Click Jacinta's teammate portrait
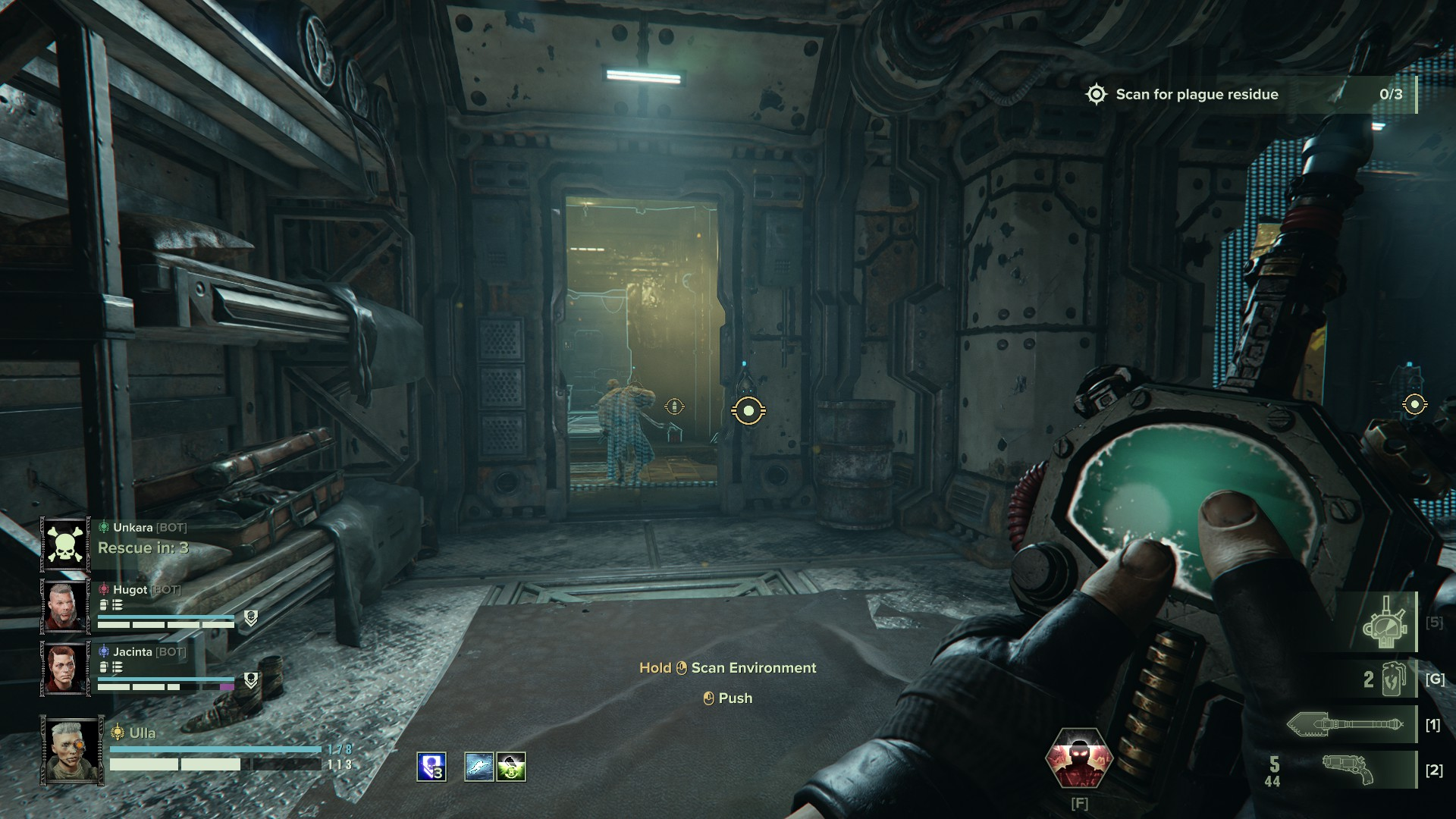1456x819 pixels. (65, 668)
